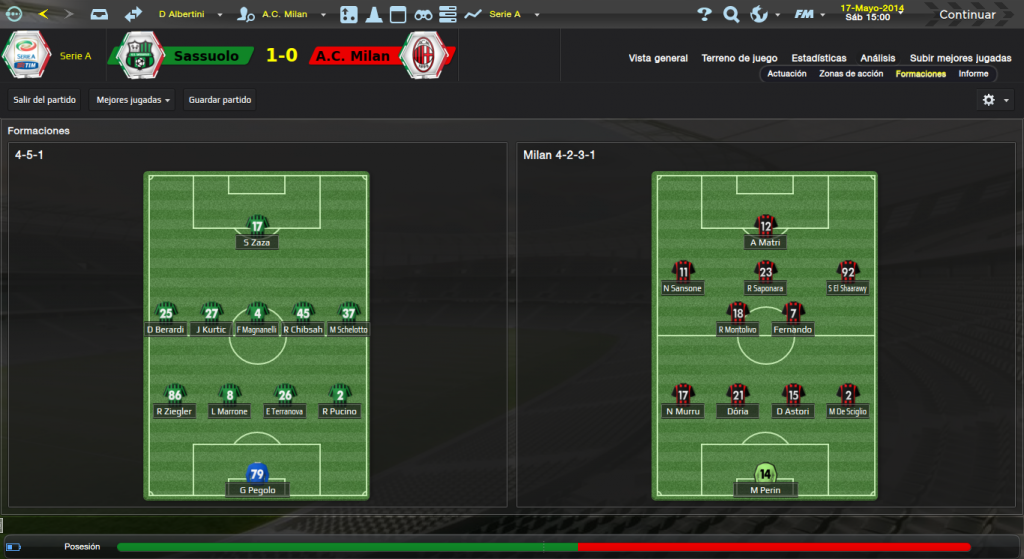Viewport: 1024px width, 559px height.
Task: Open the Informe sub-tab
Action: point(973,74)
